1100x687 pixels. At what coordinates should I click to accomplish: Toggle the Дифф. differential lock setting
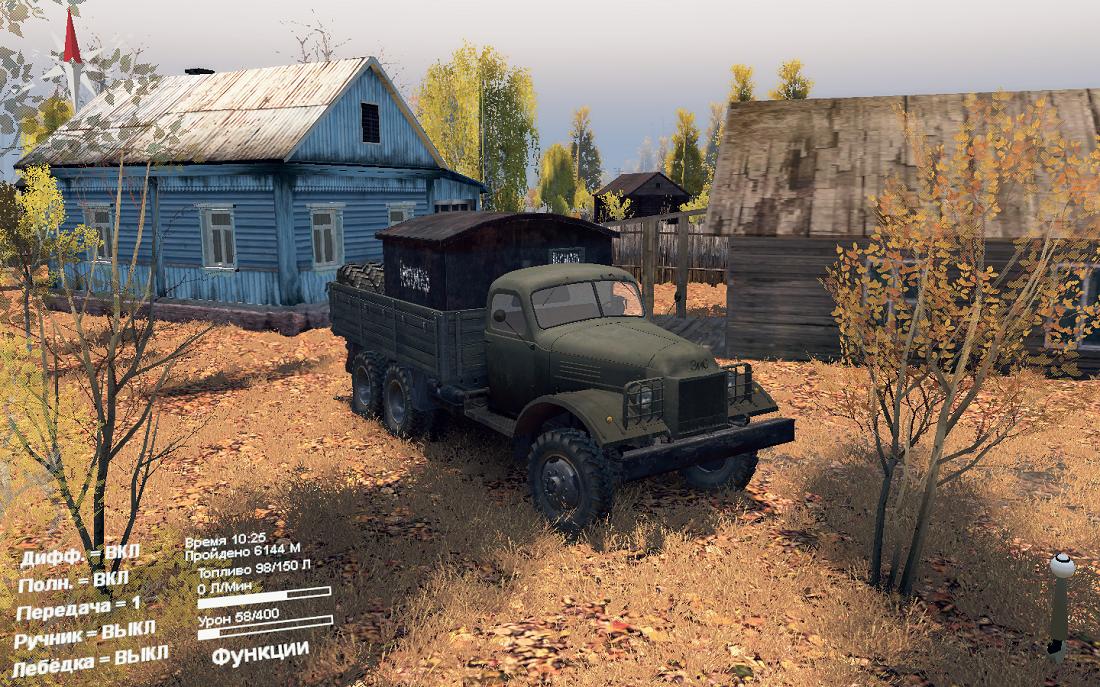[80, 556]
